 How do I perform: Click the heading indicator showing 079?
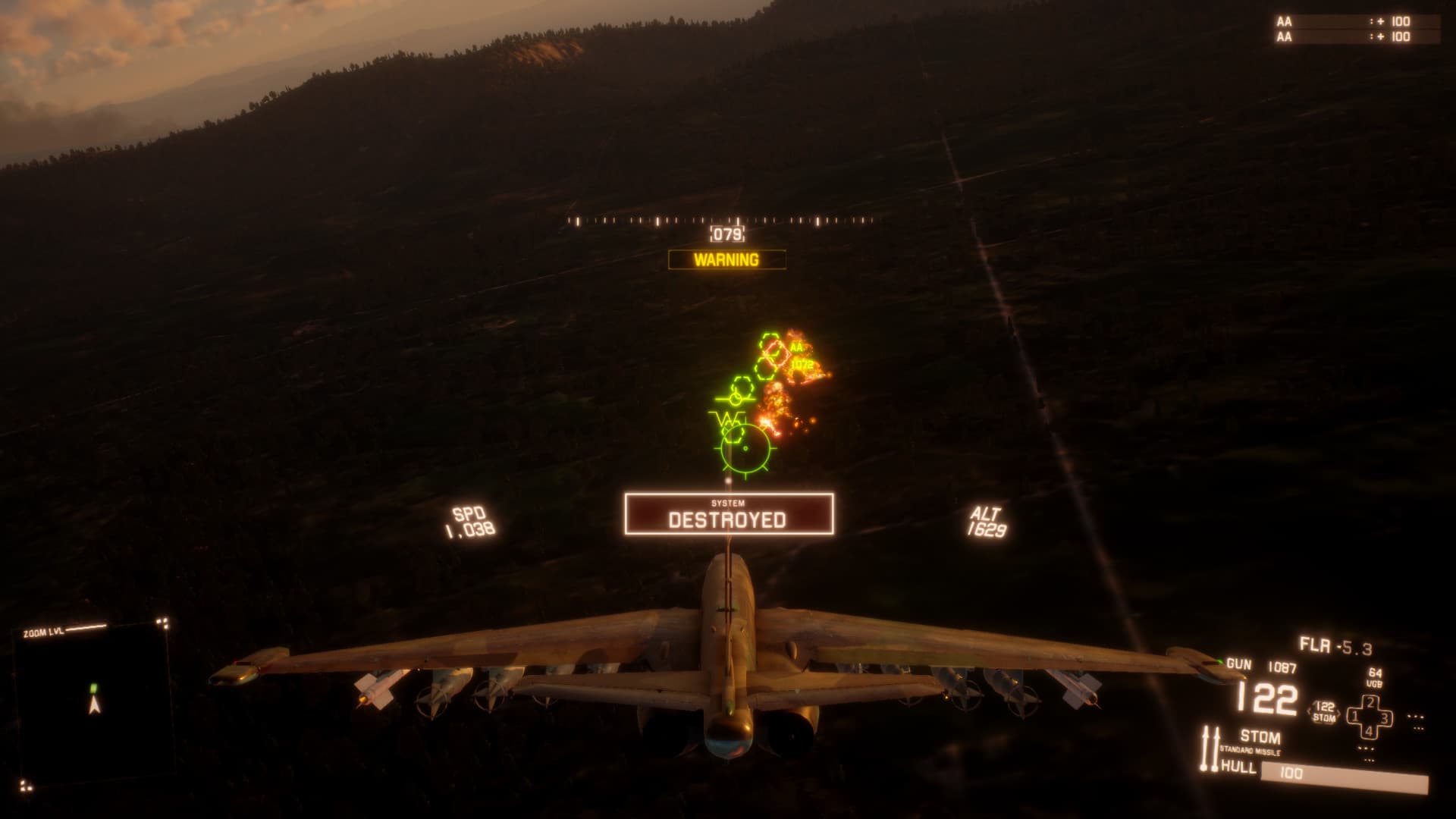726,234
